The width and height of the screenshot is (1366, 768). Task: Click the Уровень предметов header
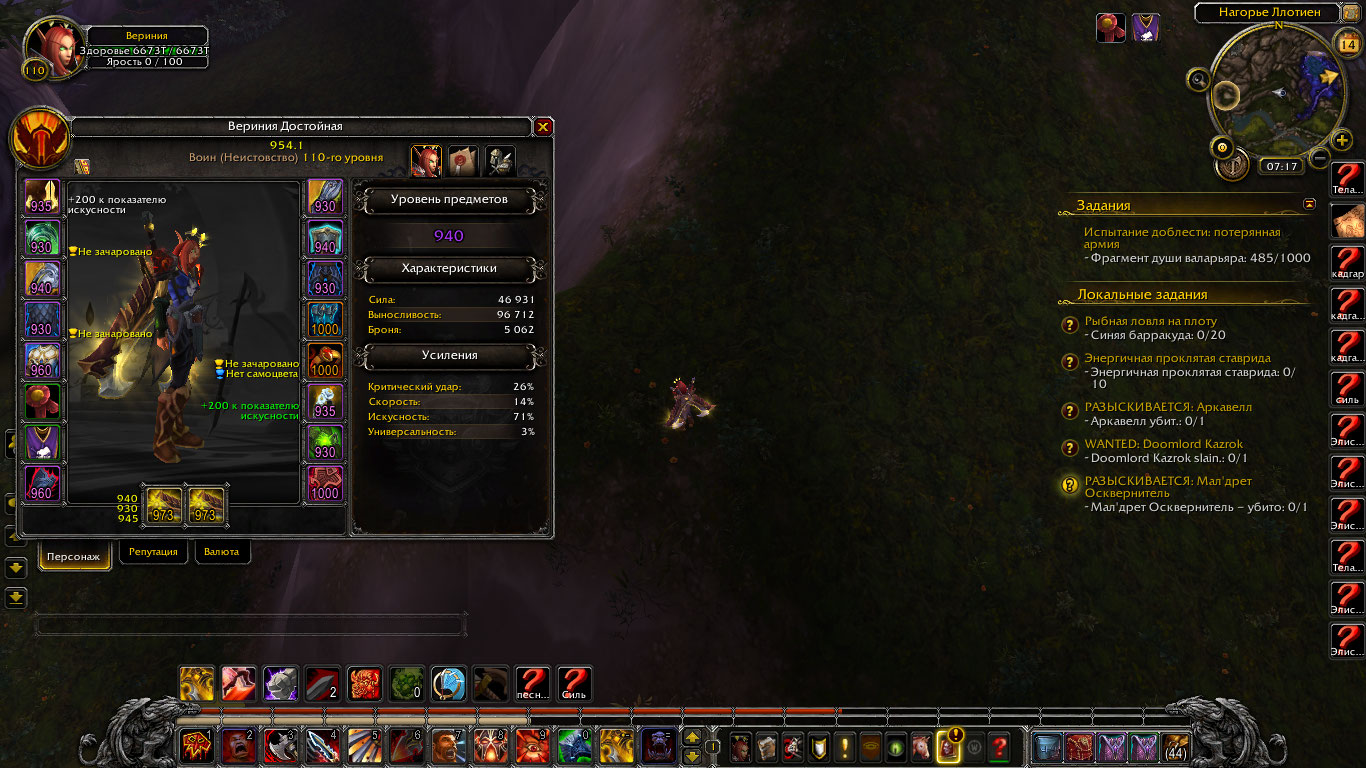coord(448,200)
